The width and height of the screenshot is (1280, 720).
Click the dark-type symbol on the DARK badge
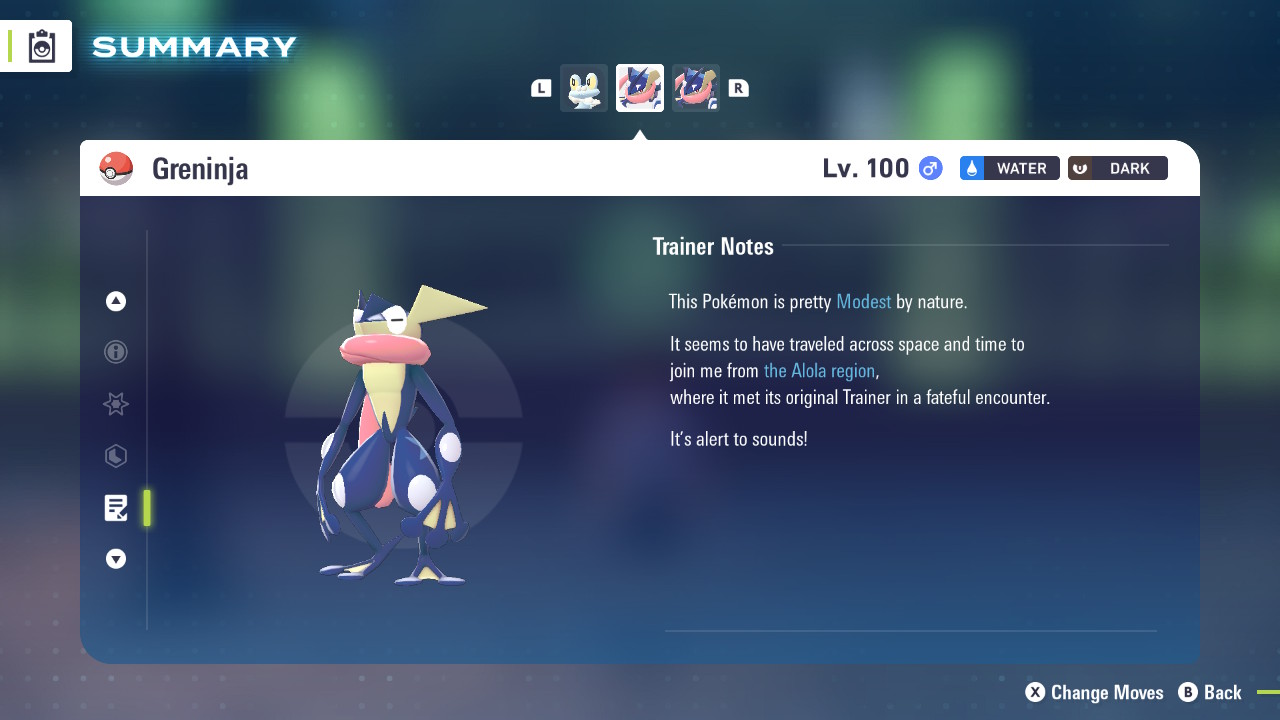coord(1079,168)
